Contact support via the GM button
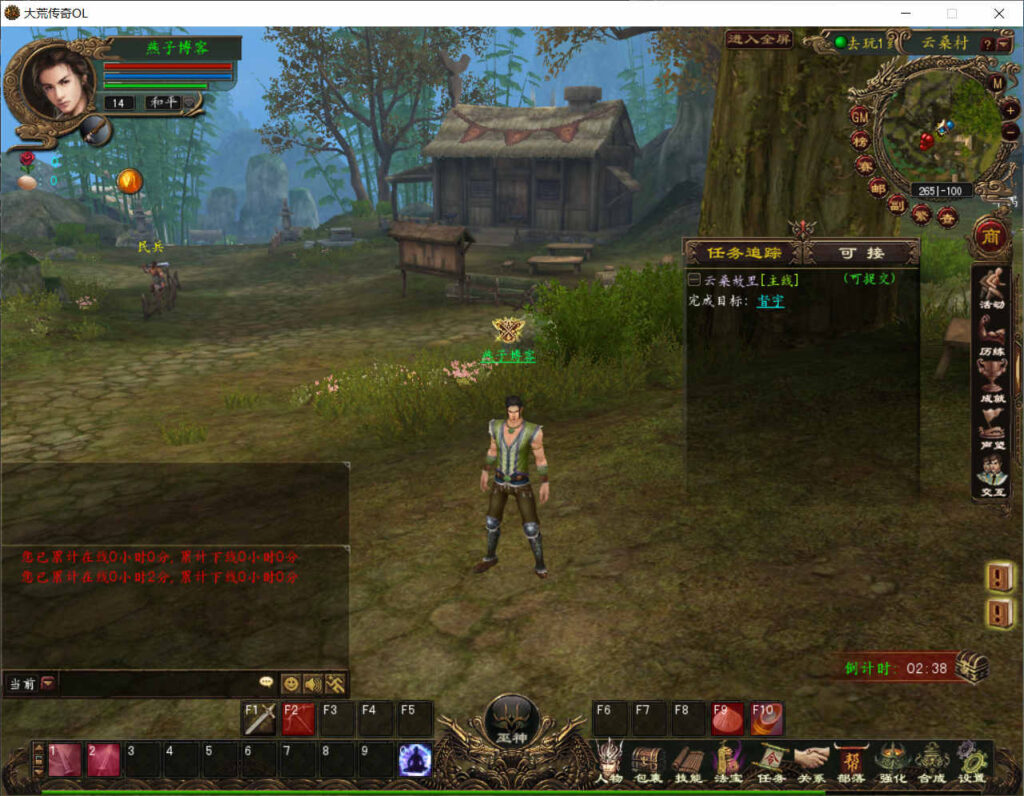 (859, 116)
